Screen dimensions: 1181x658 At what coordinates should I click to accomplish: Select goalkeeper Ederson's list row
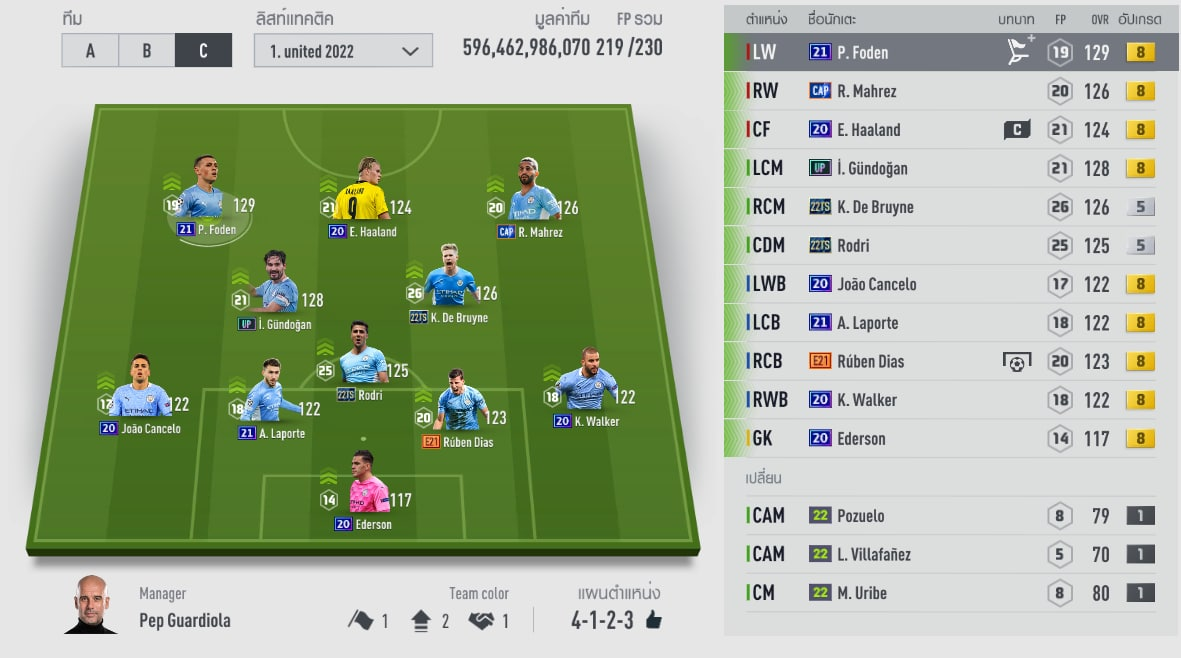click(940, 438)
